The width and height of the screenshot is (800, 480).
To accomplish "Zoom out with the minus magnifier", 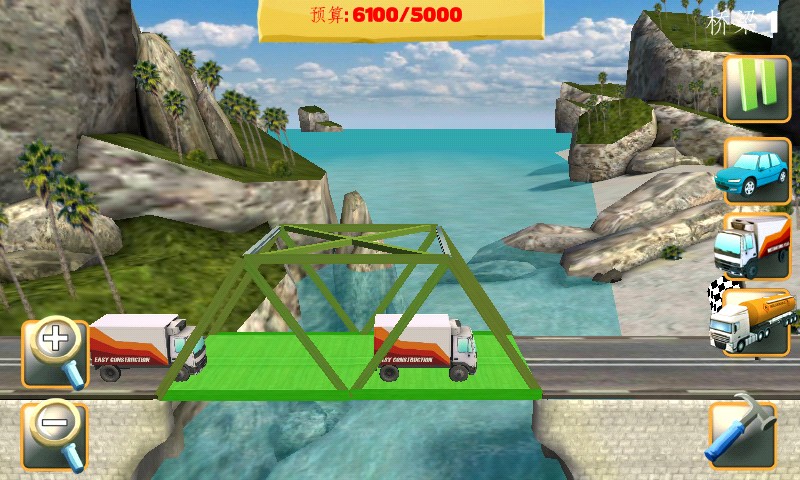I will 55,432.
